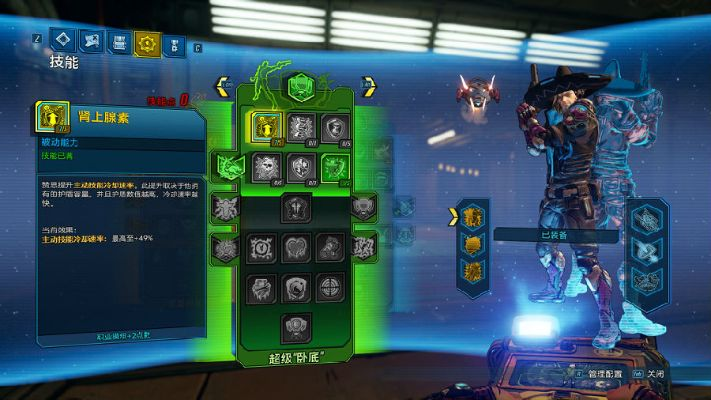Select the skull skill icon
The width and height of the screenshot is (711, 400).
pos(266,166)
